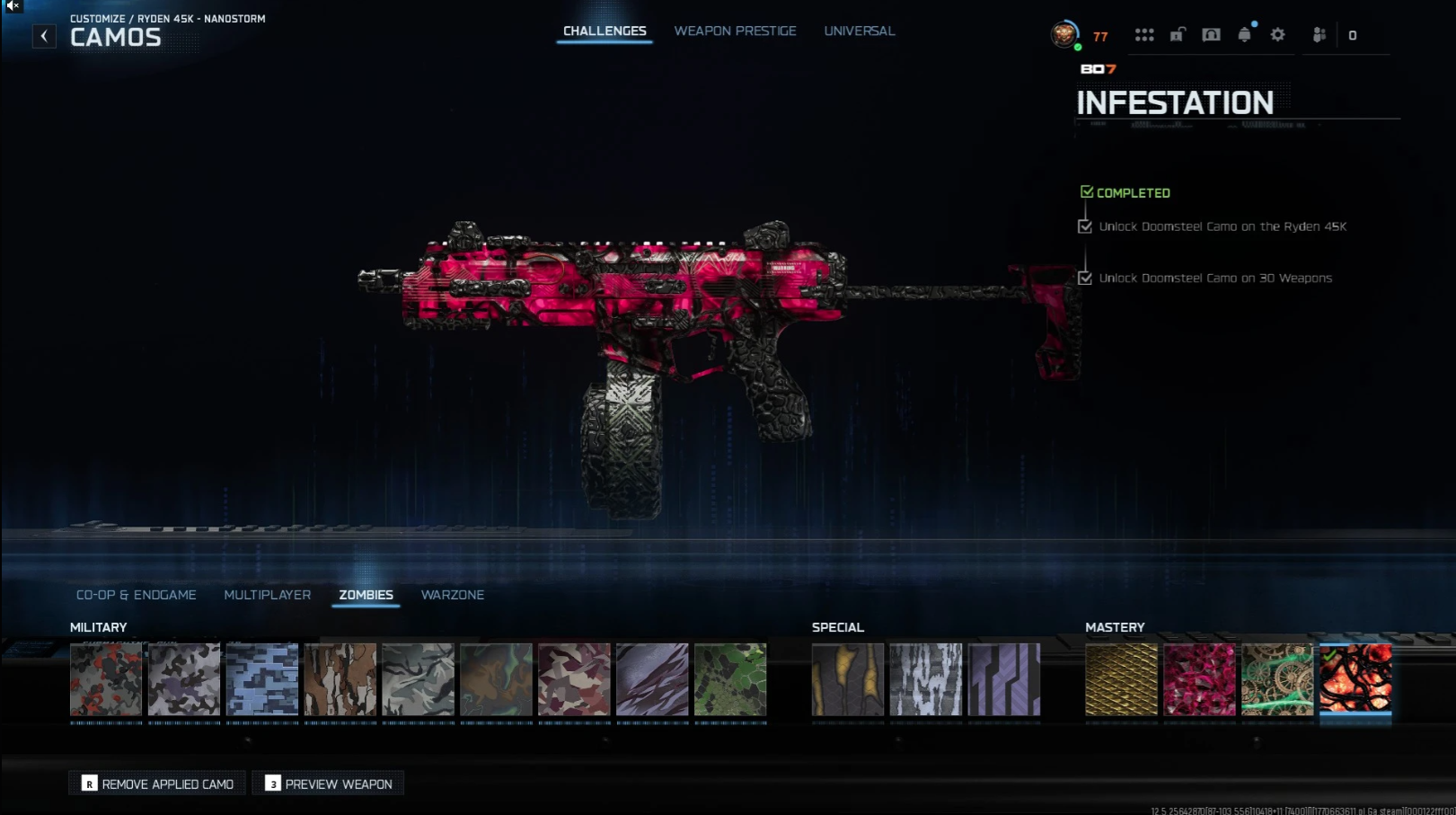Switch to the Weapon Prestige tab
This screenshot has width=1456, height=815.
(735, 31)
